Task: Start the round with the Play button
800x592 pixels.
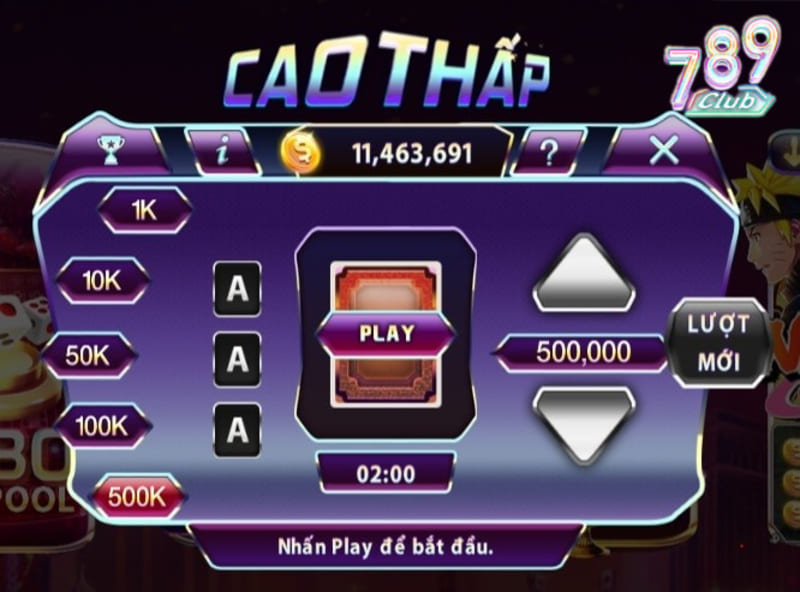Action: [385, 333]
